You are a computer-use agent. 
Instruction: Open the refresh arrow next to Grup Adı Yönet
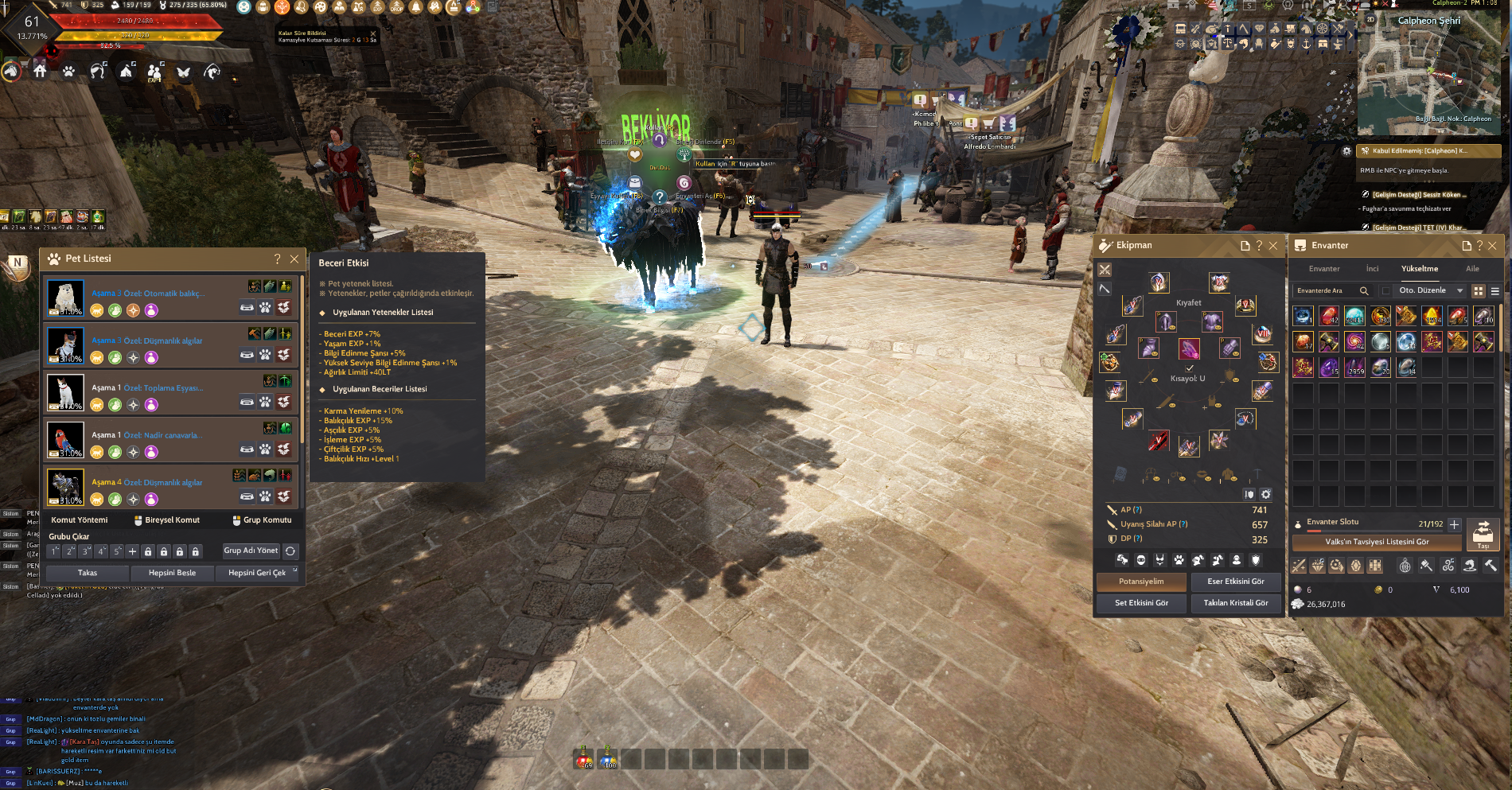pyautogui.click(x=289, y=551)
